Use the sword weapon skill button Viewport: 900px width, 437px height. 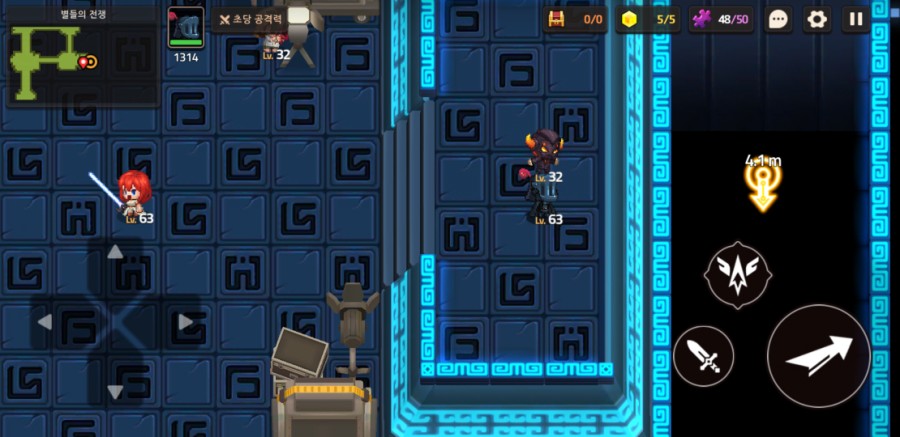coord(703,356)
